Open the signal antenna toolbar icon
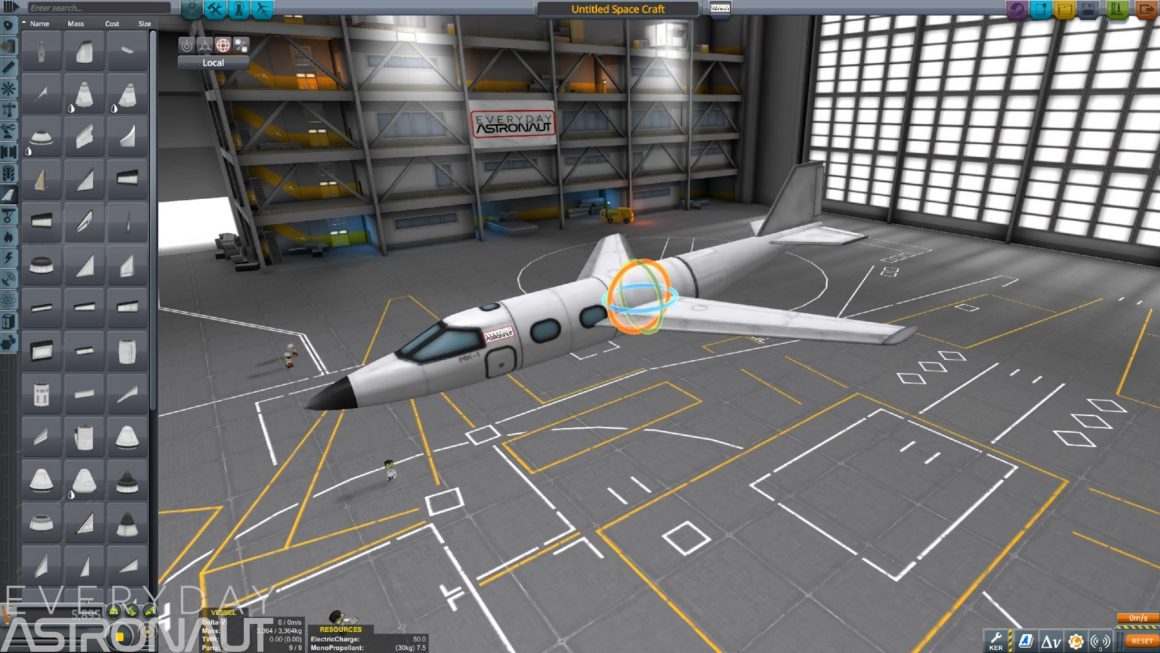1160x653 pixels. click(1101, 641)
